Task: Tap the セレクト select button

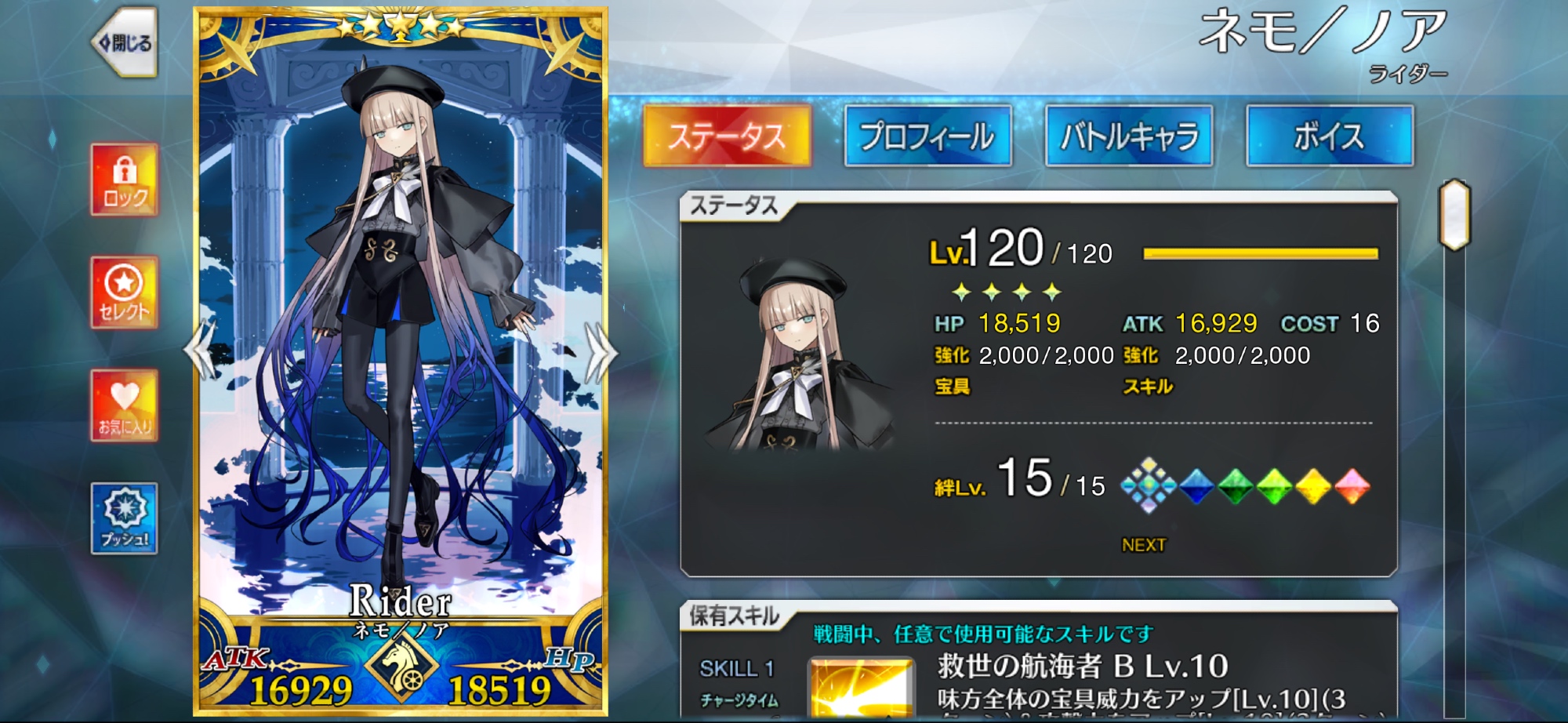Action: (124, 292)
